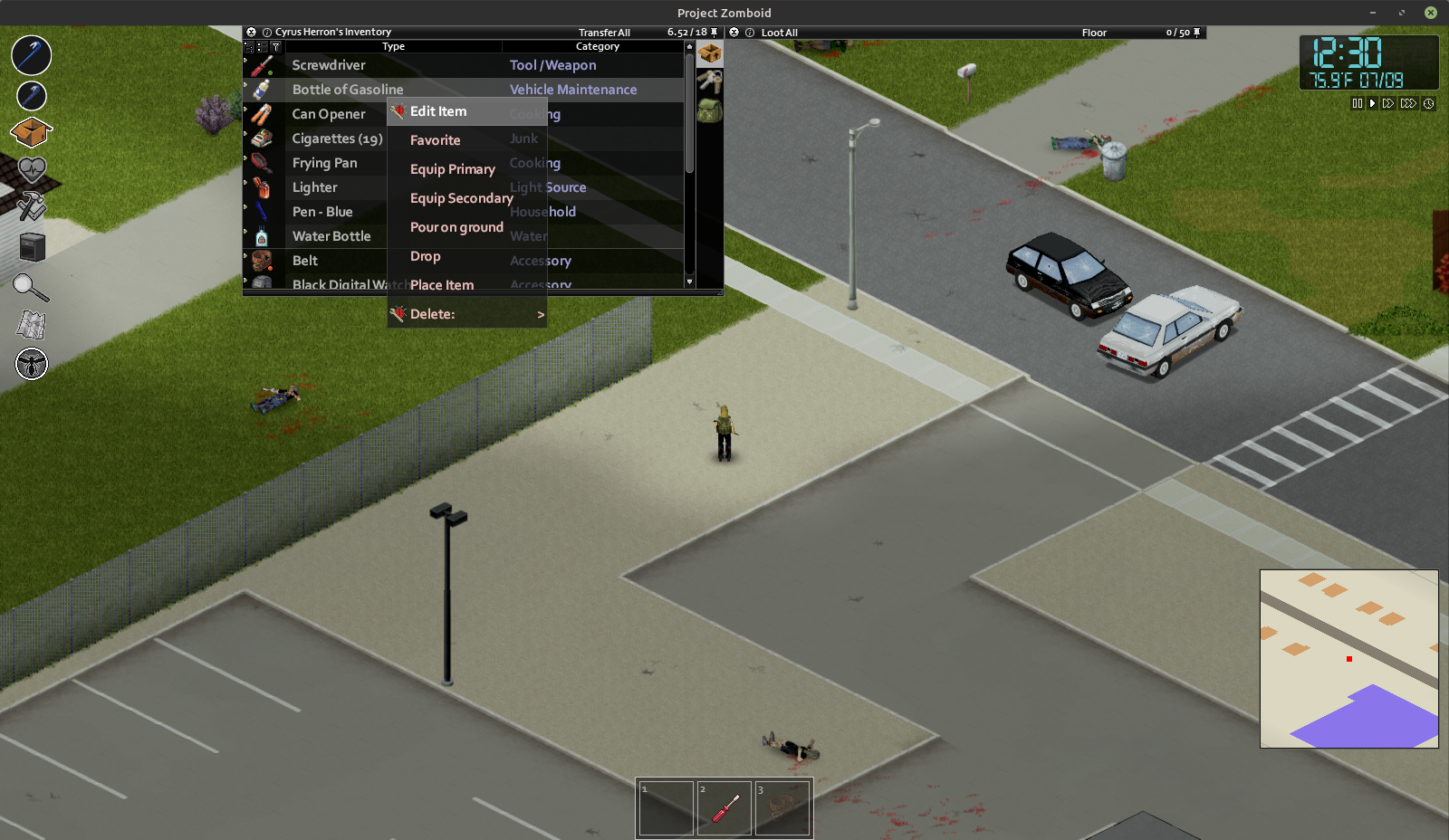Click Transfer All in inventory header
This screenshot has height=840, width=1449.
(x=604, y=33)
